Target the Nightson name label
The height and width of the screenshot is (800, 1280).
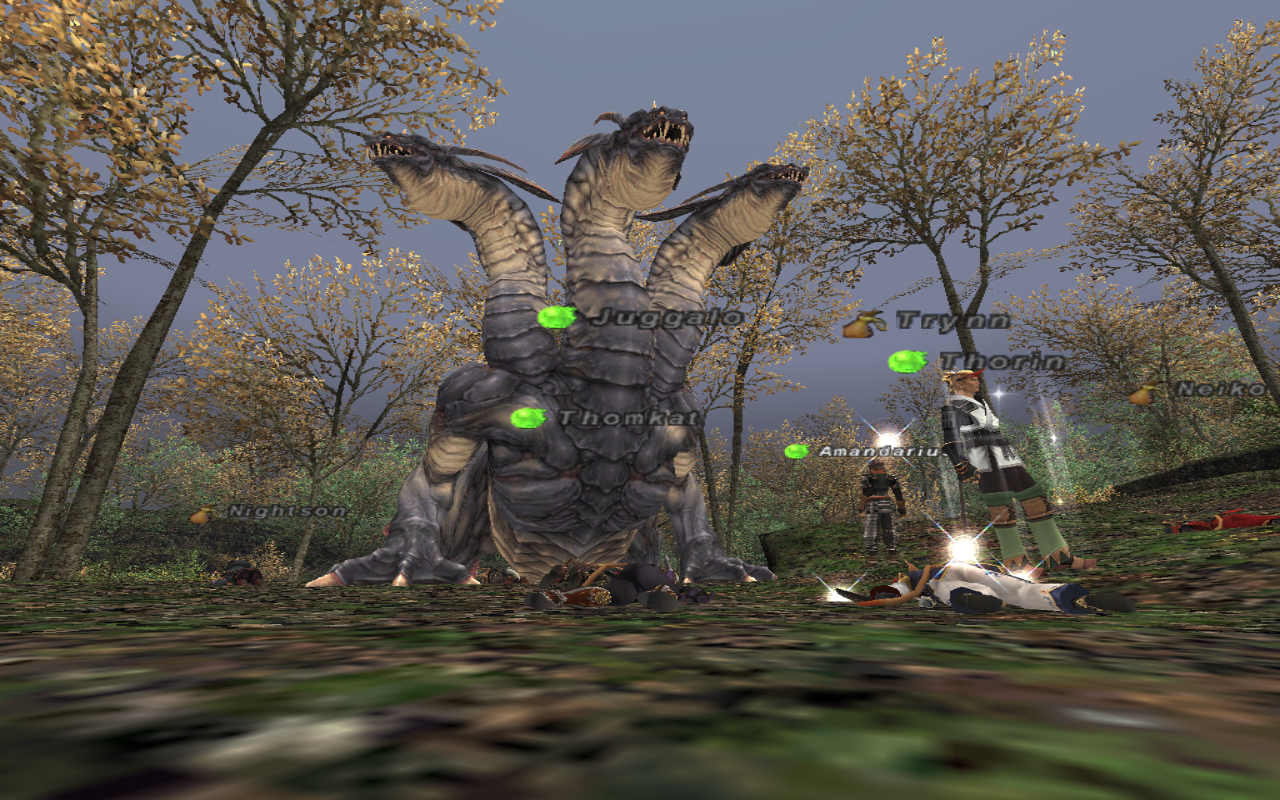click(287, 512)
